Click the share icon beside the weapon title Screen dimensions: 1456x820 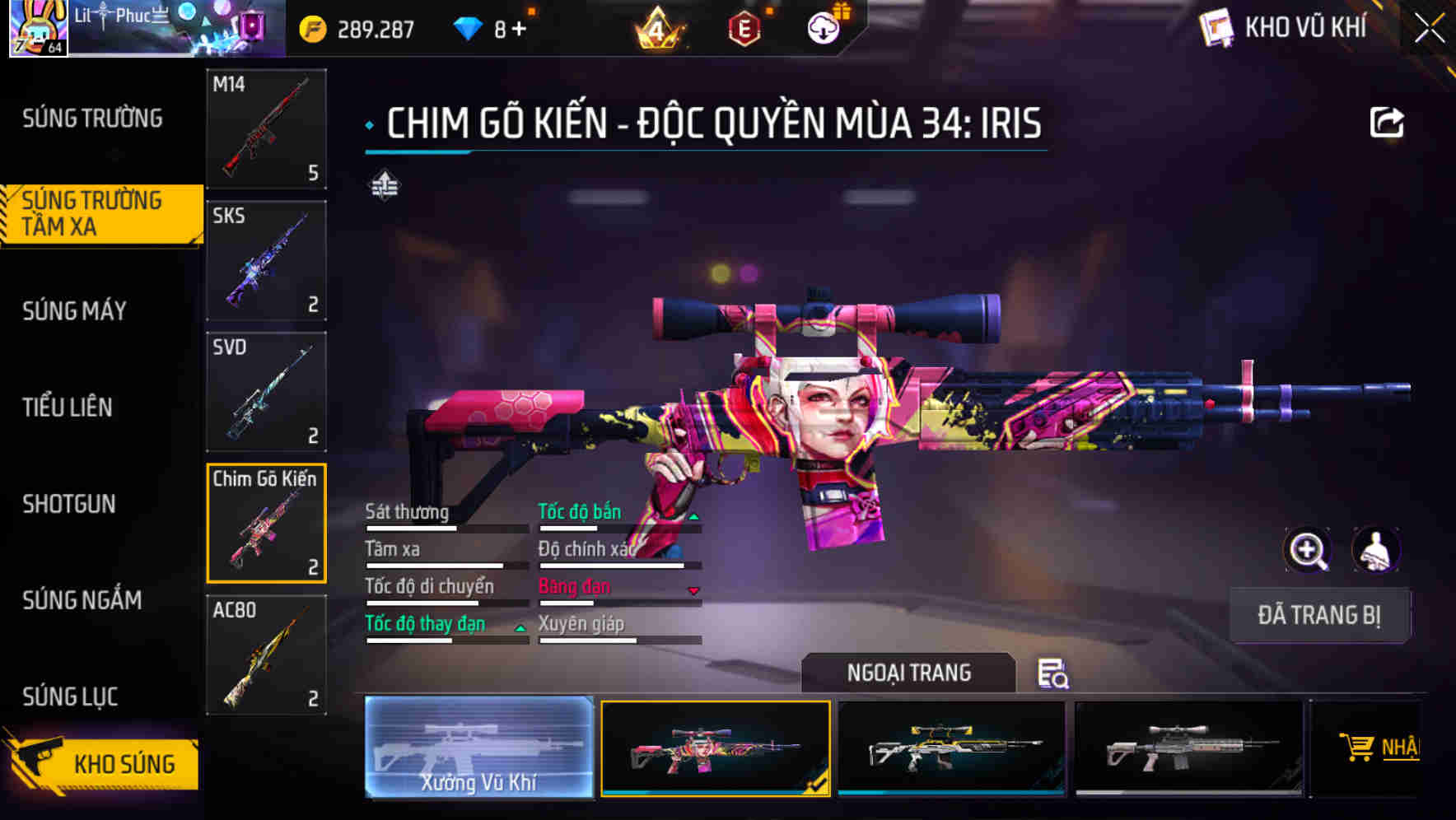1387,121
